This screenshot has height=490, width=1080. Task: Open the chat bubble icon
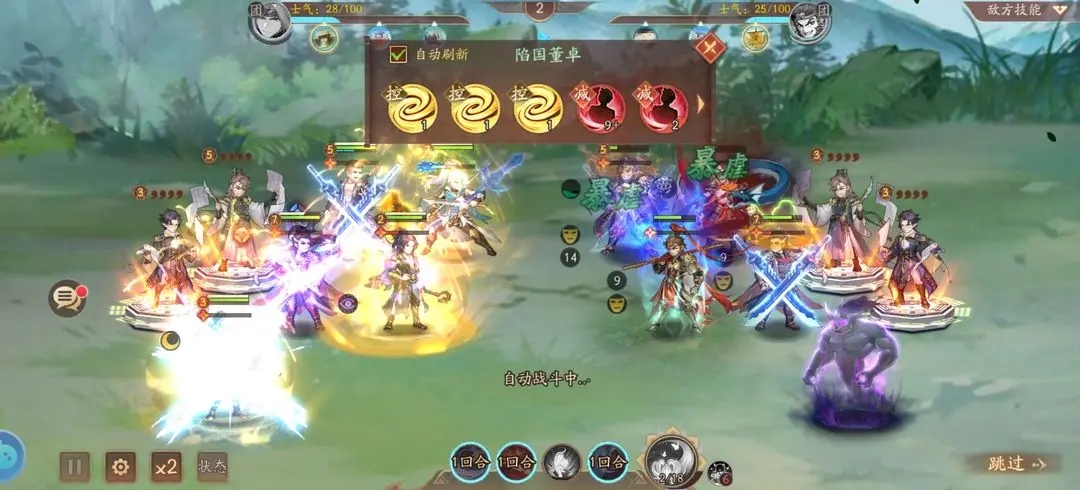tap(67, 298)
